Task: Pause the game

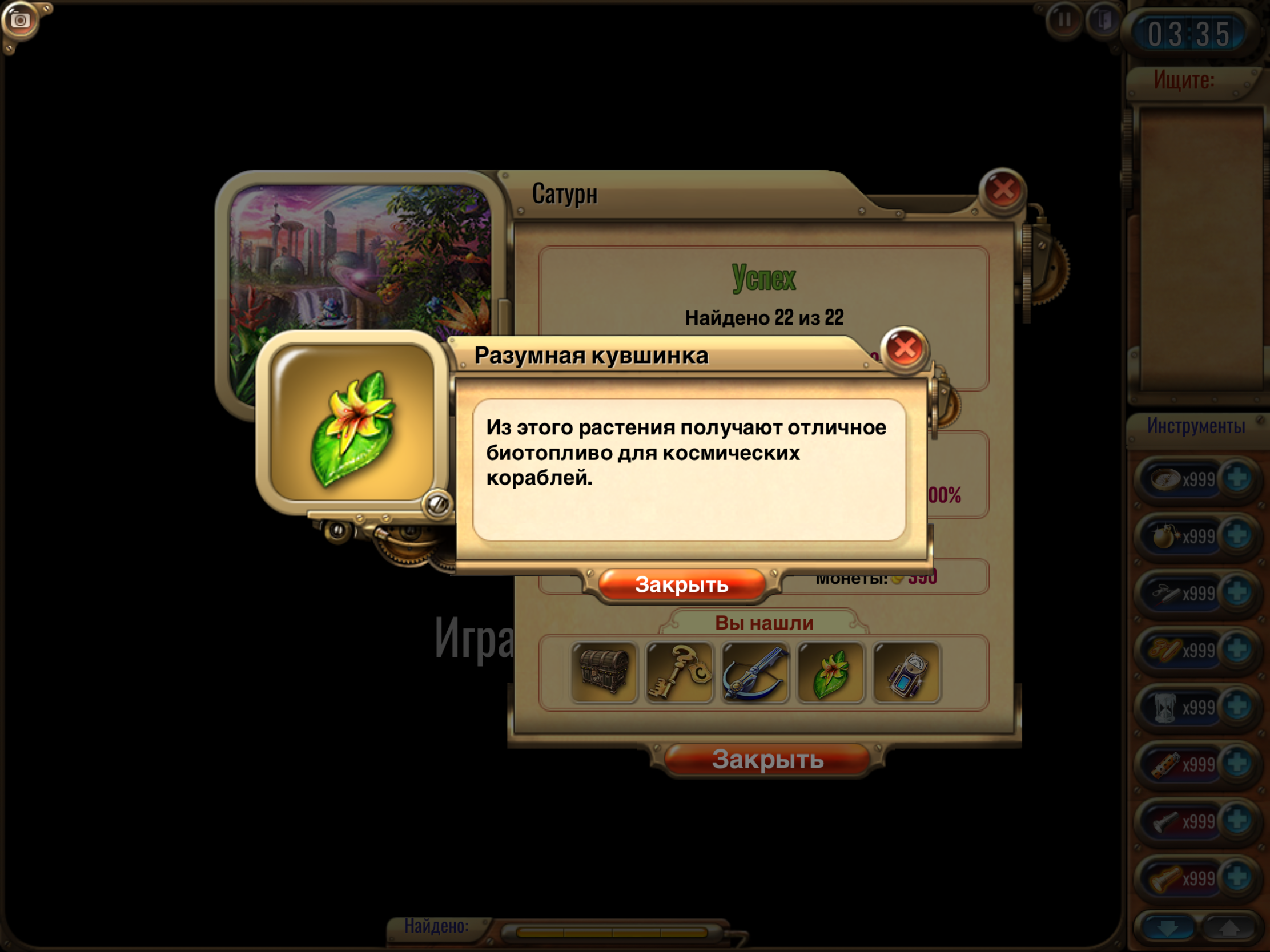Action: 1064,21
